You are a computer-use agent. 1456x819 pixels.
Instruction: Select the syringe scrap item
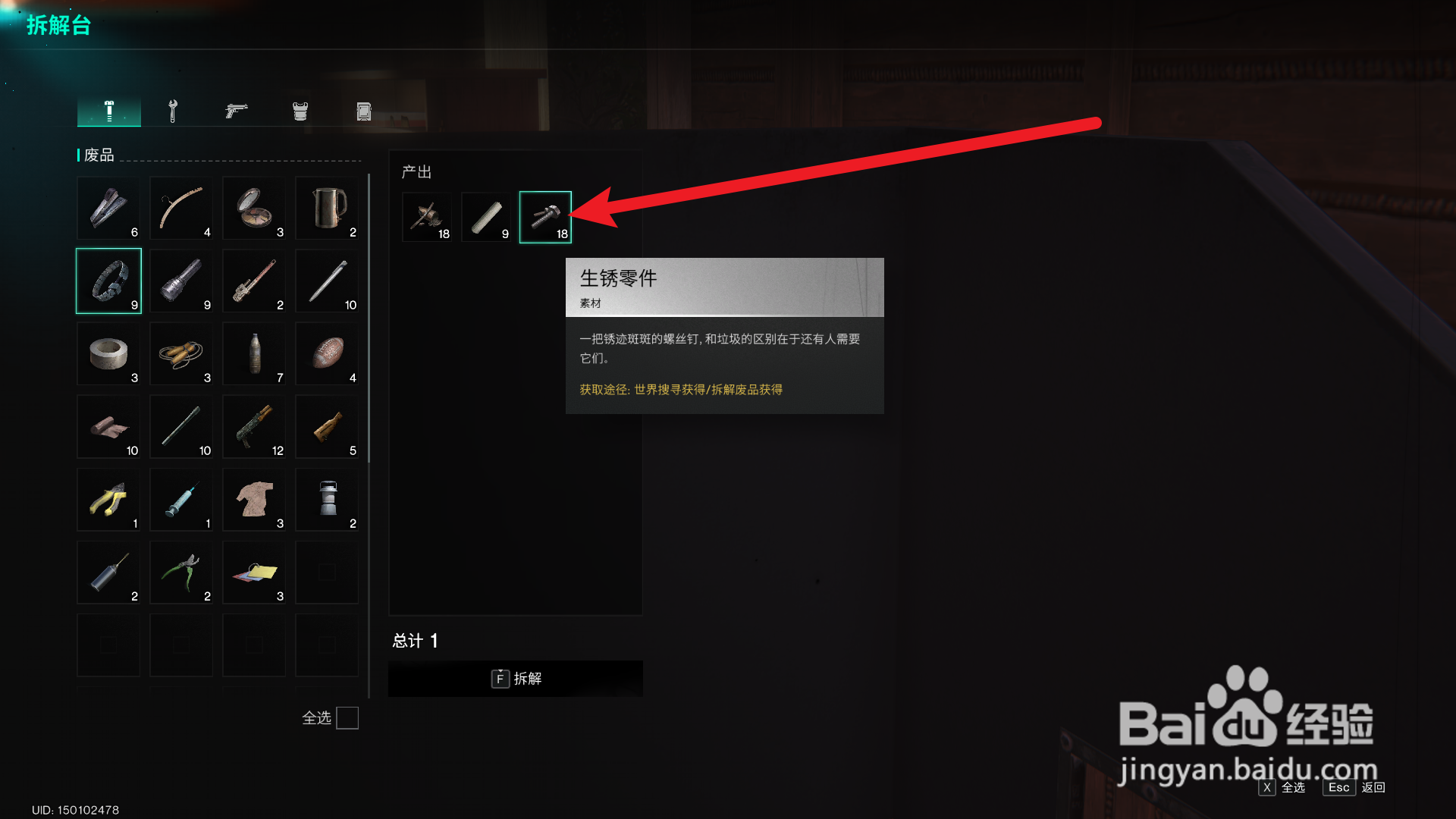click(181, 500)
